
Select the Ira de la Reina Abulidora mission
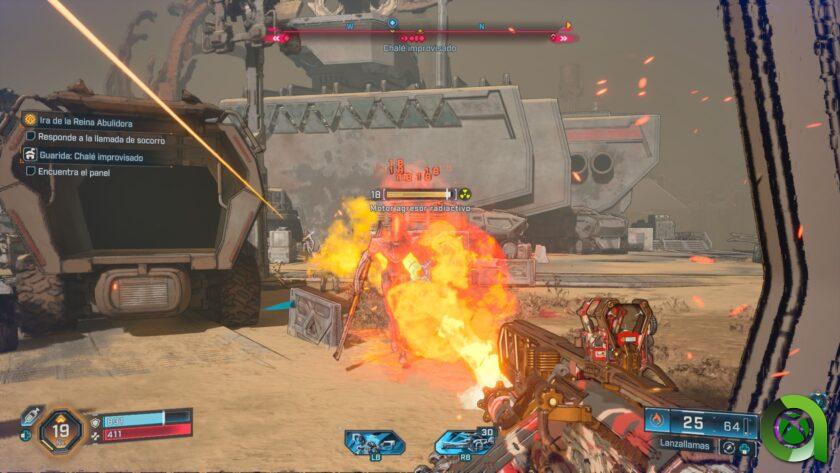[x=85, y=122]
